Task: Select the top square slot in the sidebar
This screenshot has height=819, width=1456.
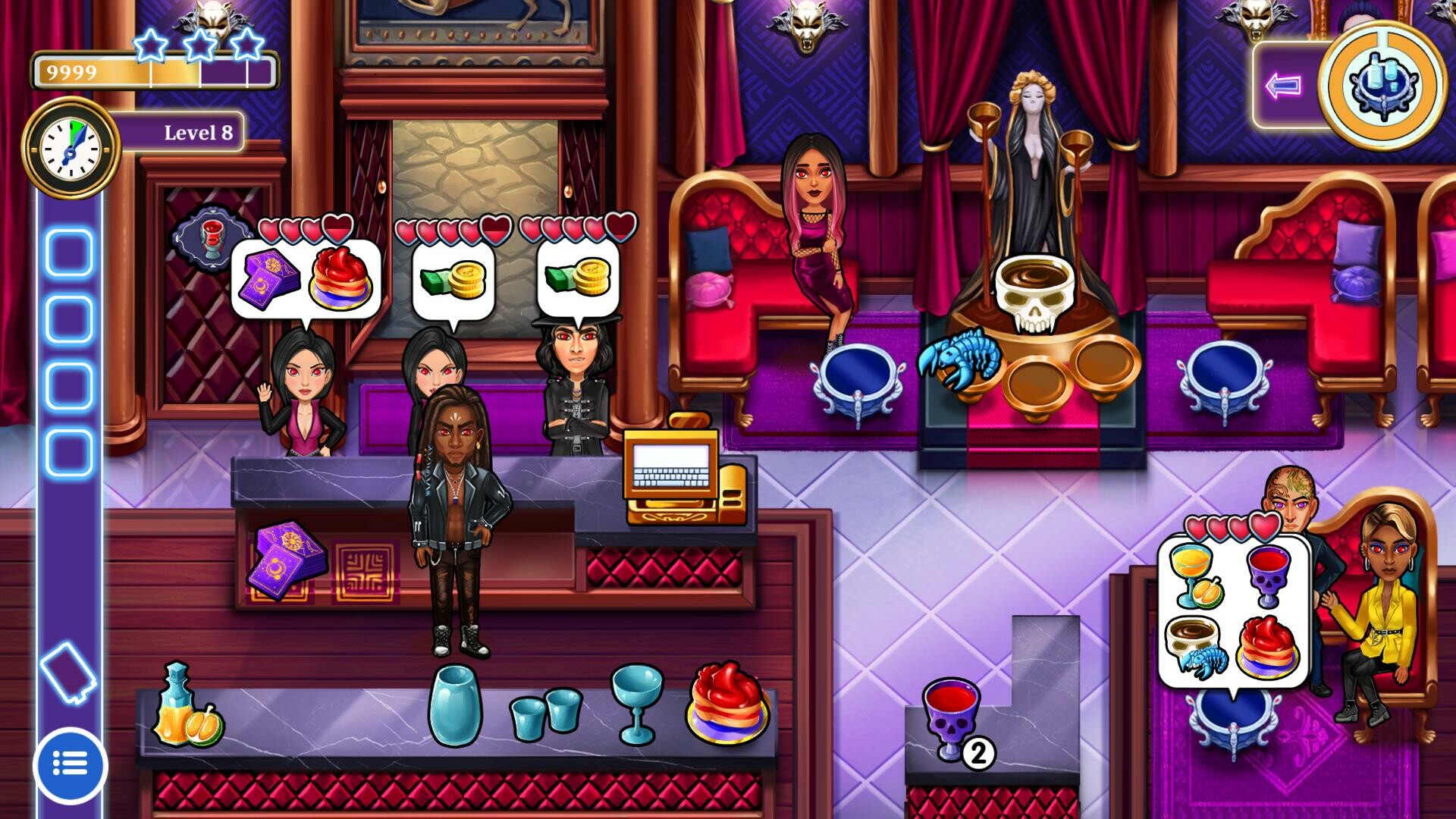Action: [67, 251]
